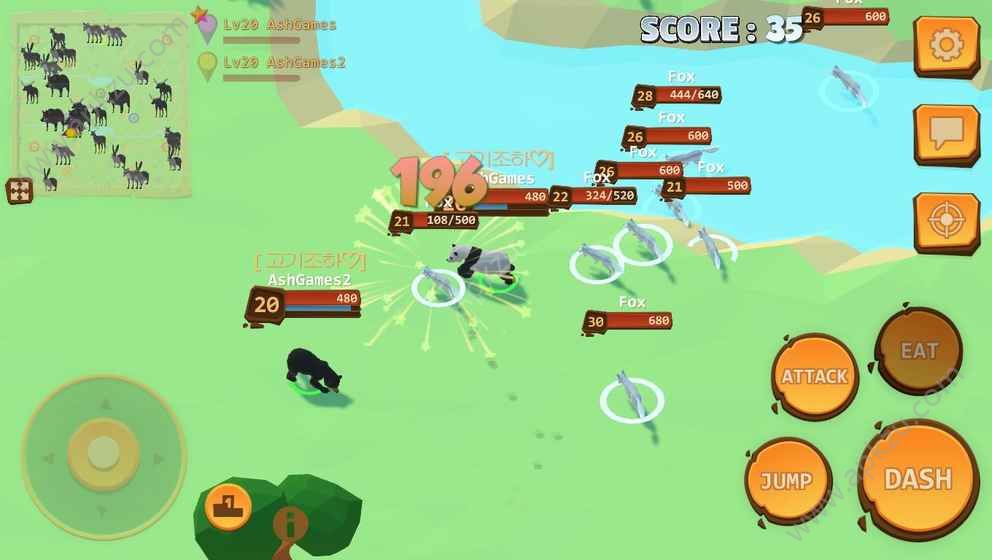Expand the minimap with arrows icon
The image size is (992, 560).
coord(19,190)
